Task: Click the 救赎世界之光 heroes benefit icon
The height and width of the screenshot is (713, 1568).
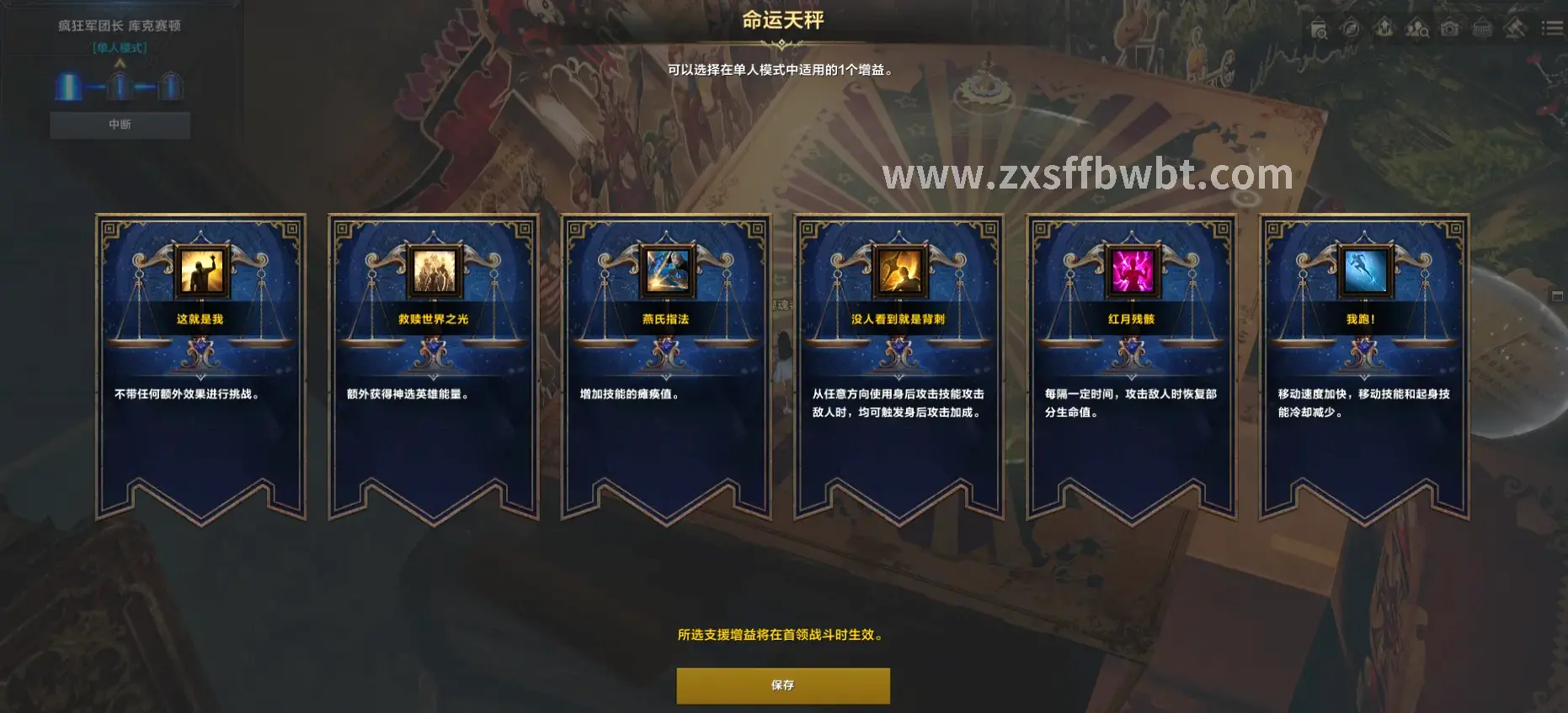Action: [x=432, y=272]
